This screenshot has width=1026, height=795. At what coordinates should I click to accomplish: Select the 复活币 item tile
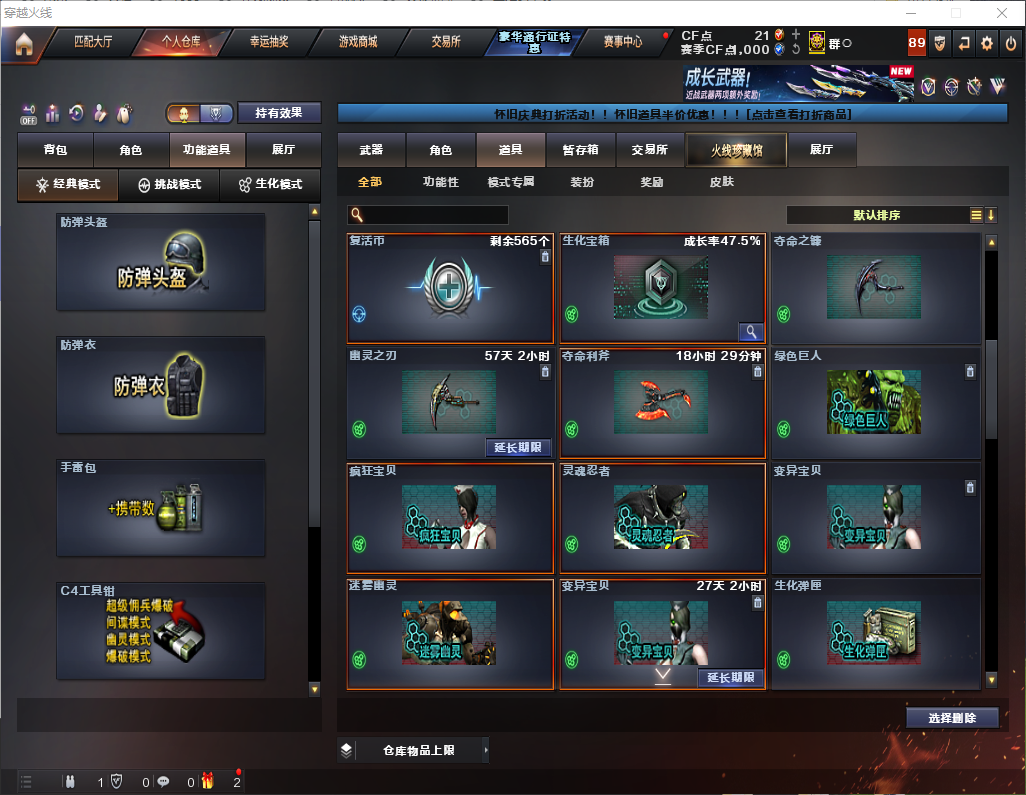pyautogui.click(x=450, y=289)
